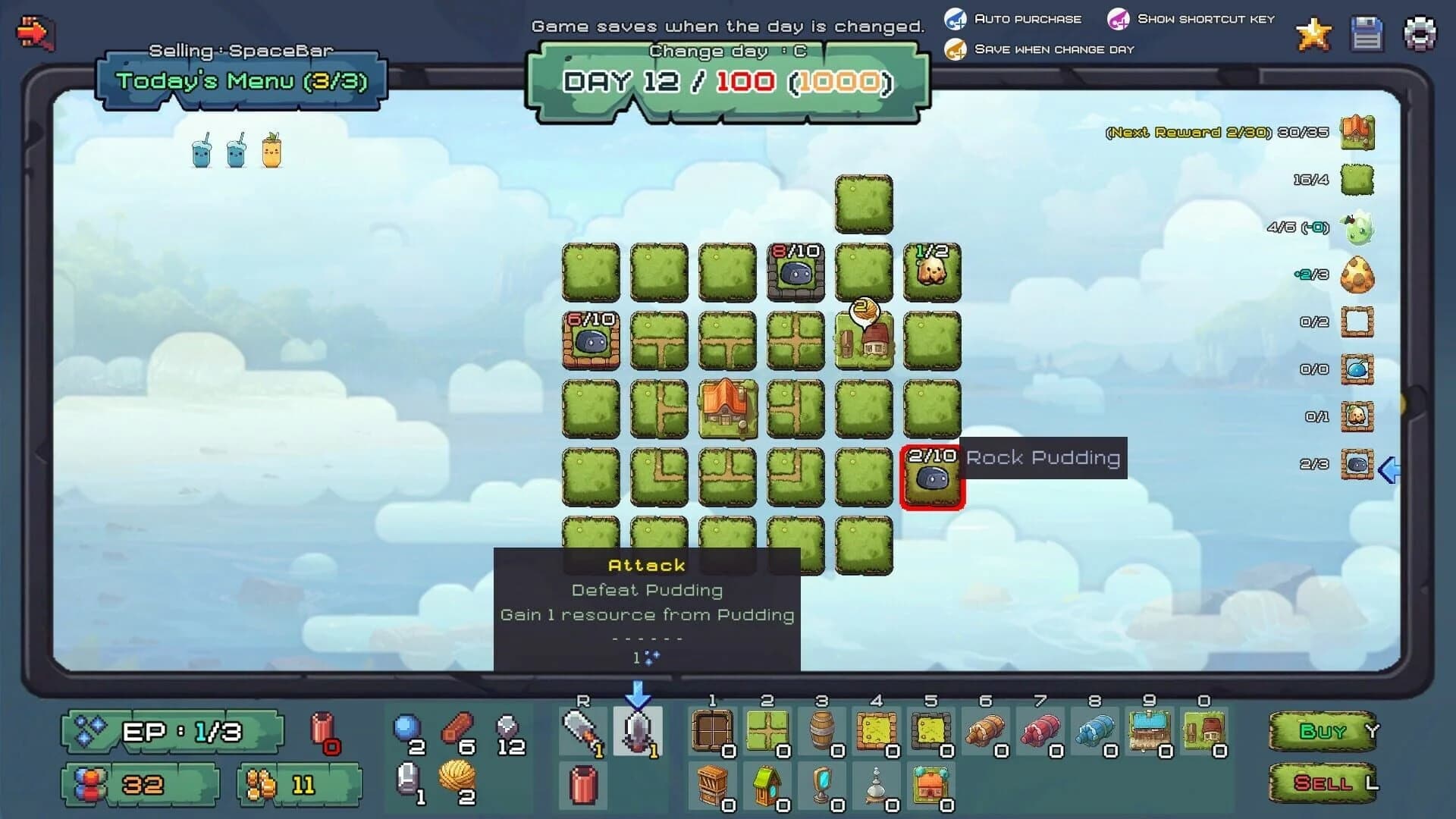Viewport: 1456px width, 819px height.
Task: Click the save floppy disk icon
Action: coord(1365,34)
